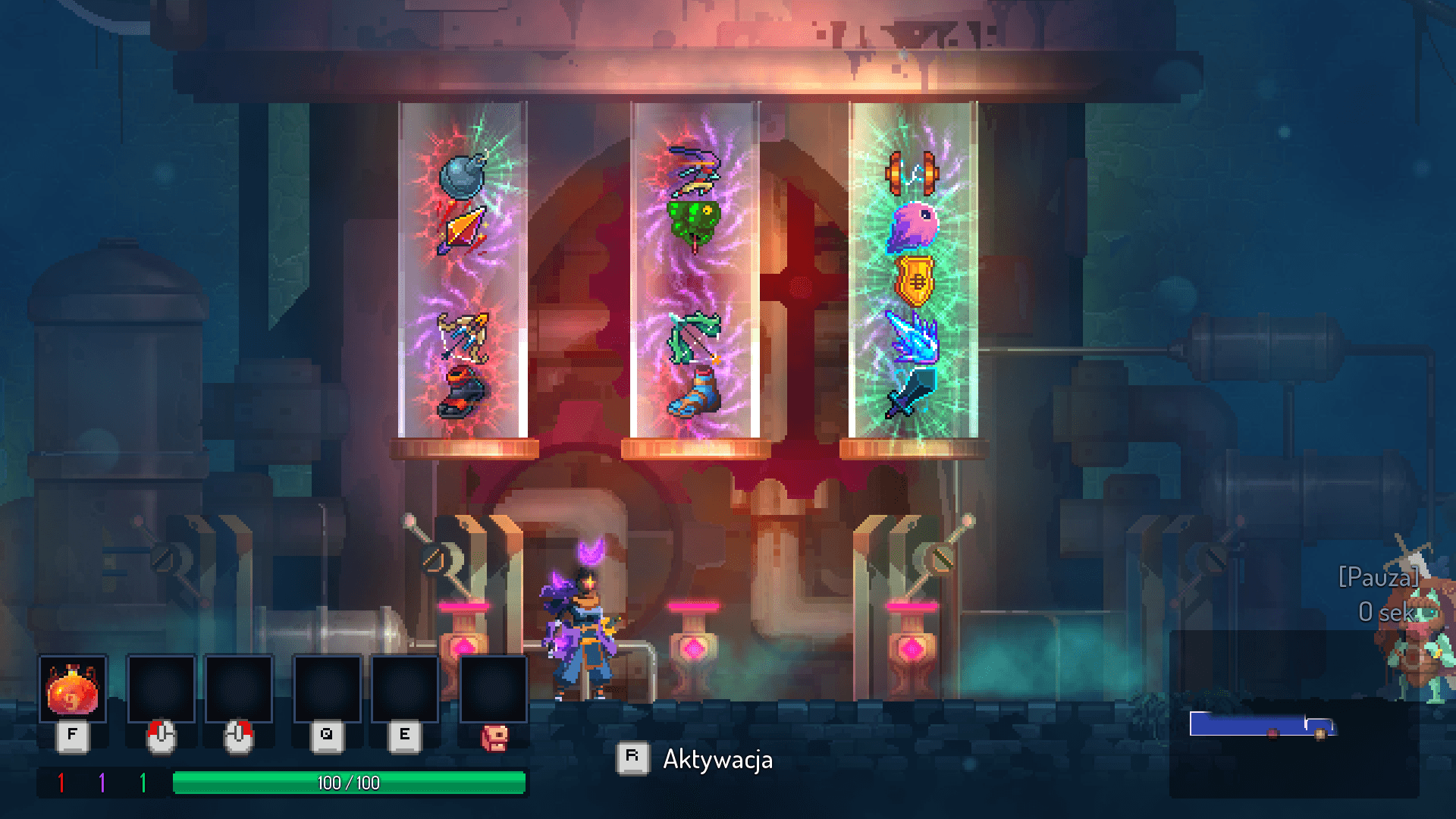Click the electric whip atop the right pillar

912,173
